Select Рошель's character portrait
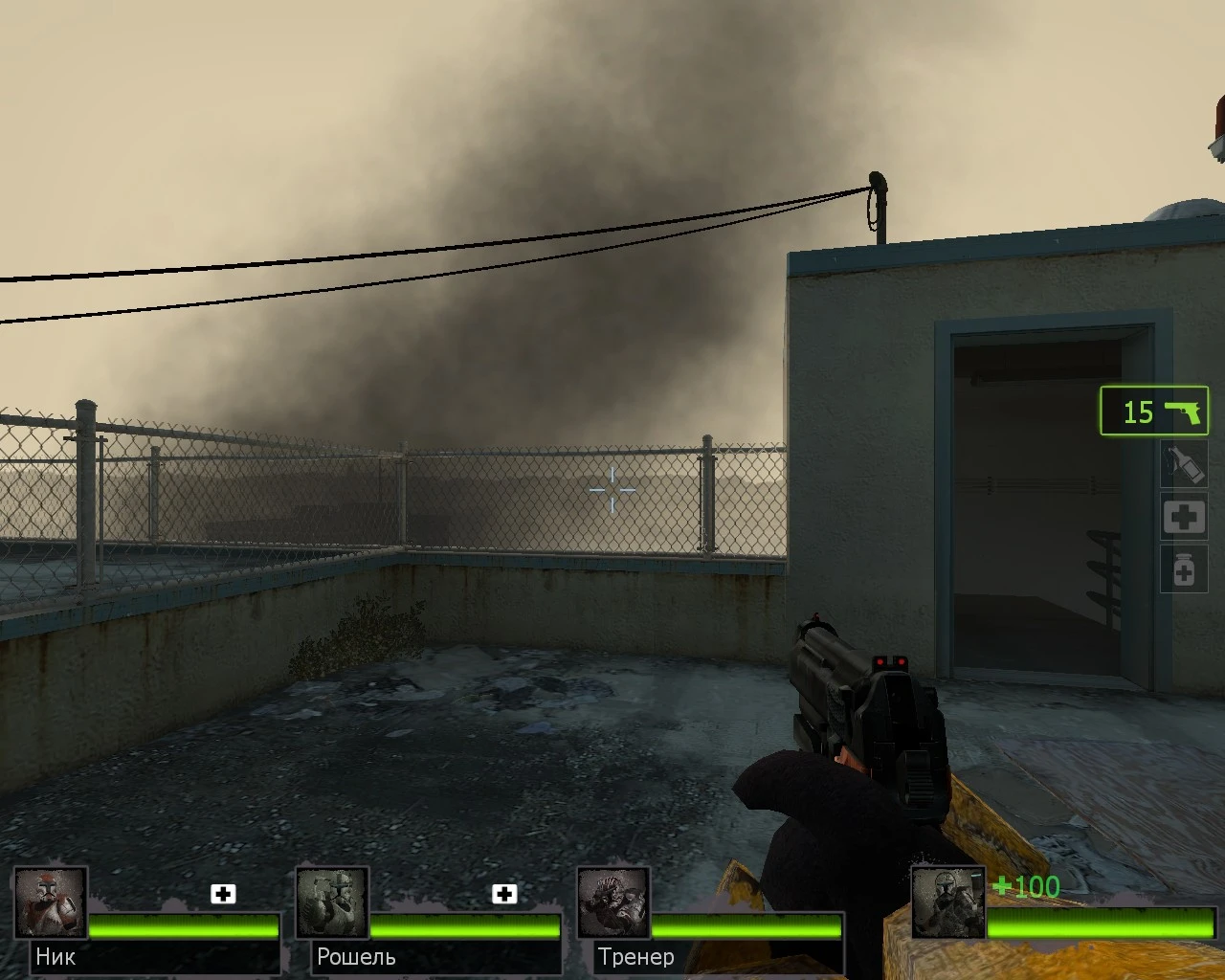Image resolution: width=1225 pixels, height=980 pixels. pyautogui.click(x=332, y=901)
